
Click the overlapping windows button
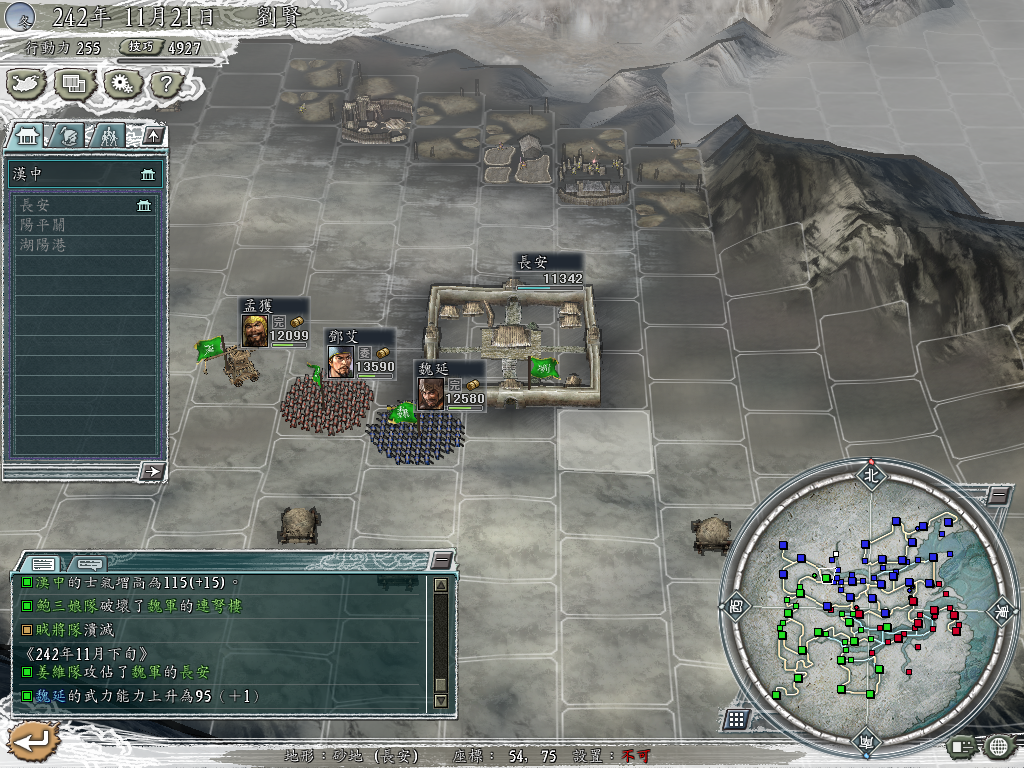point(75,83)
